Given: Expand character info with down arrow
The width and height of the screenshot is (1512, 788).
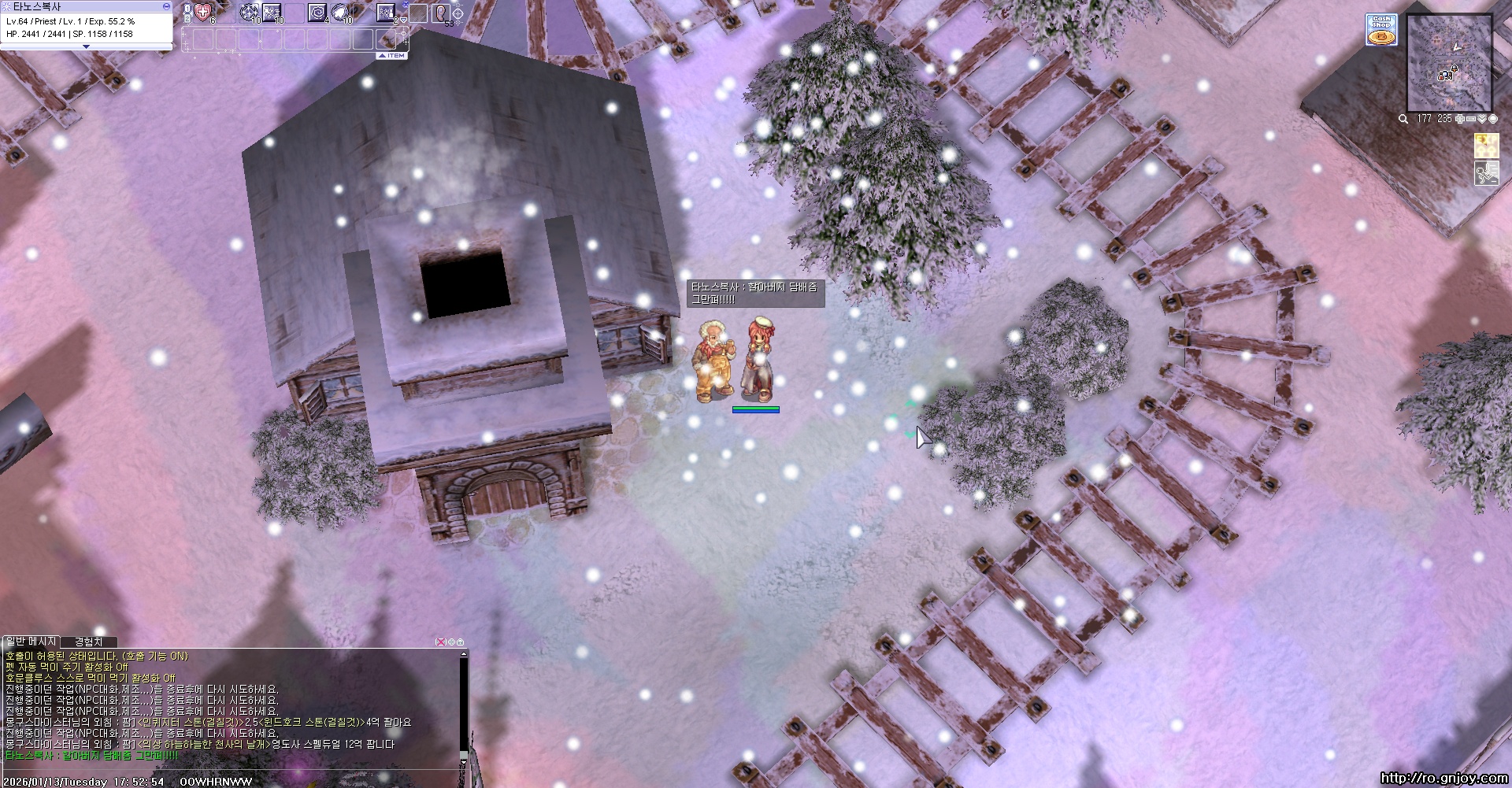Looking at the screenshot, I should 86,47.
